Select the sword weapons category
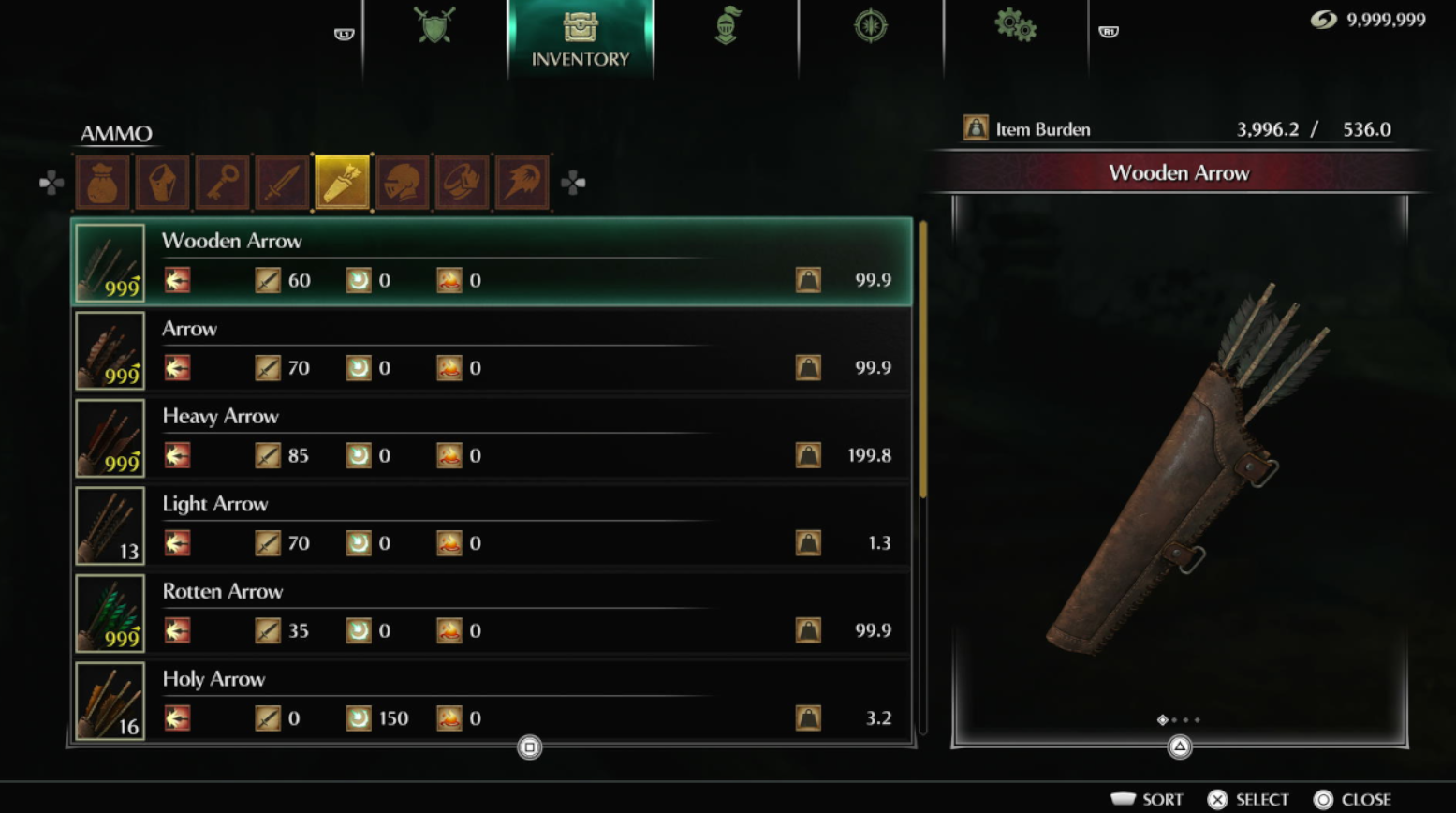Viewport: 1456px width, 813px height. pos(282,183)
